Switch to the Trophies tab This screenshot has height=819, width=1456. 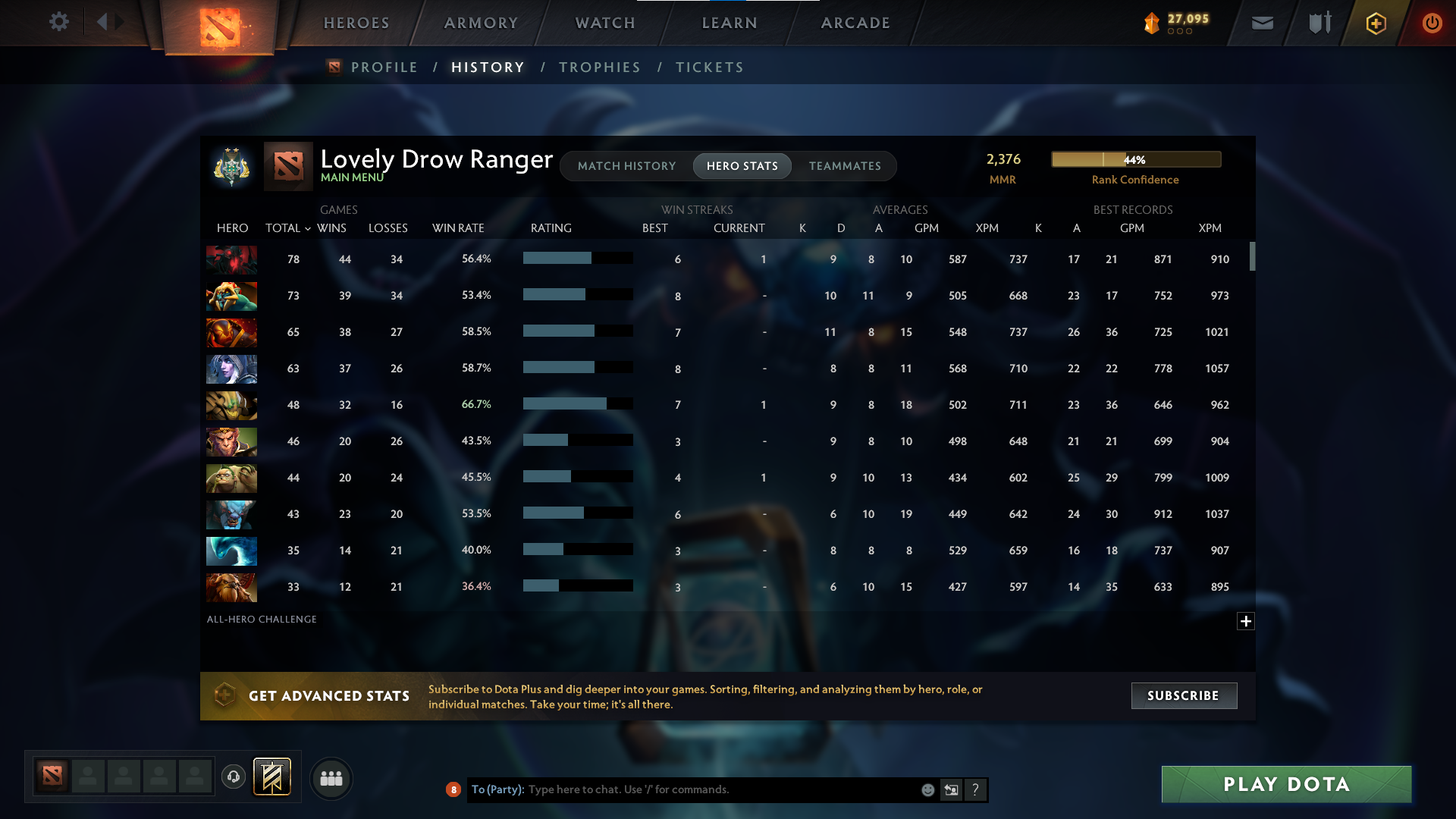599,67
